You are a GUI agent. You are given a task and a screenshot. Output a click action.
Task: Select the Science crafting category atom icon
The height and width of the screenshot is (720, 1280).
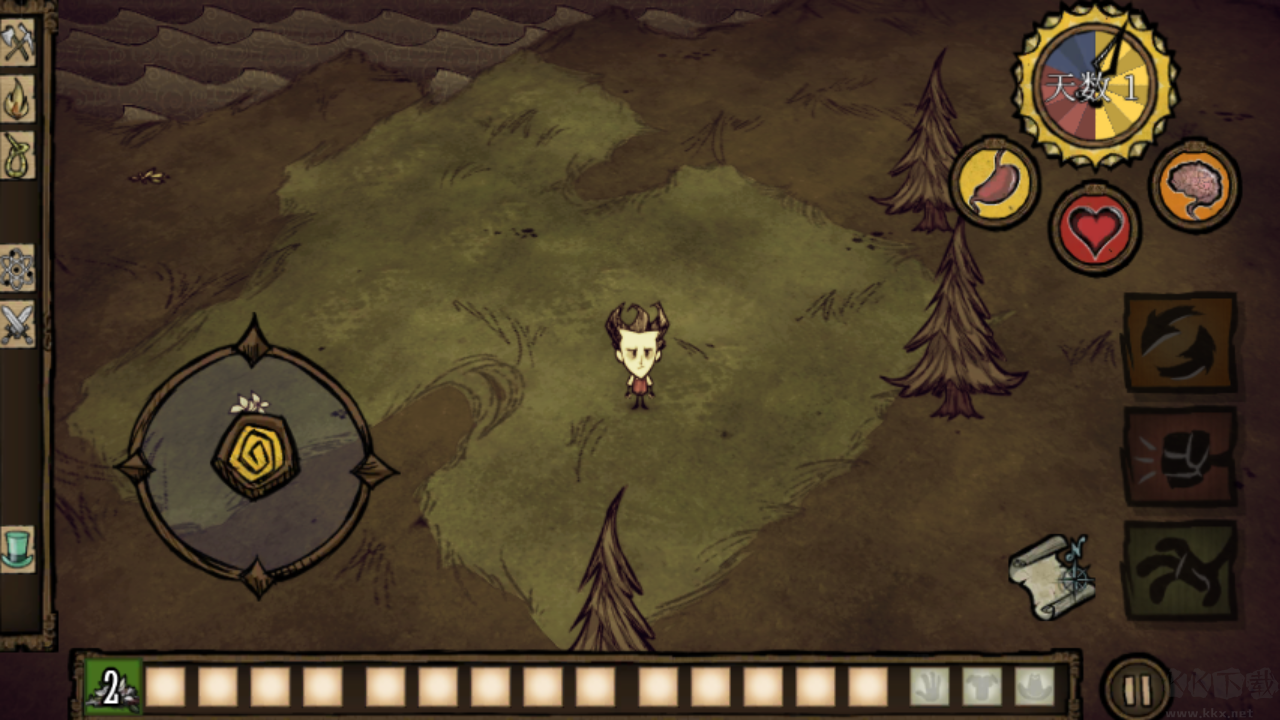20,270
